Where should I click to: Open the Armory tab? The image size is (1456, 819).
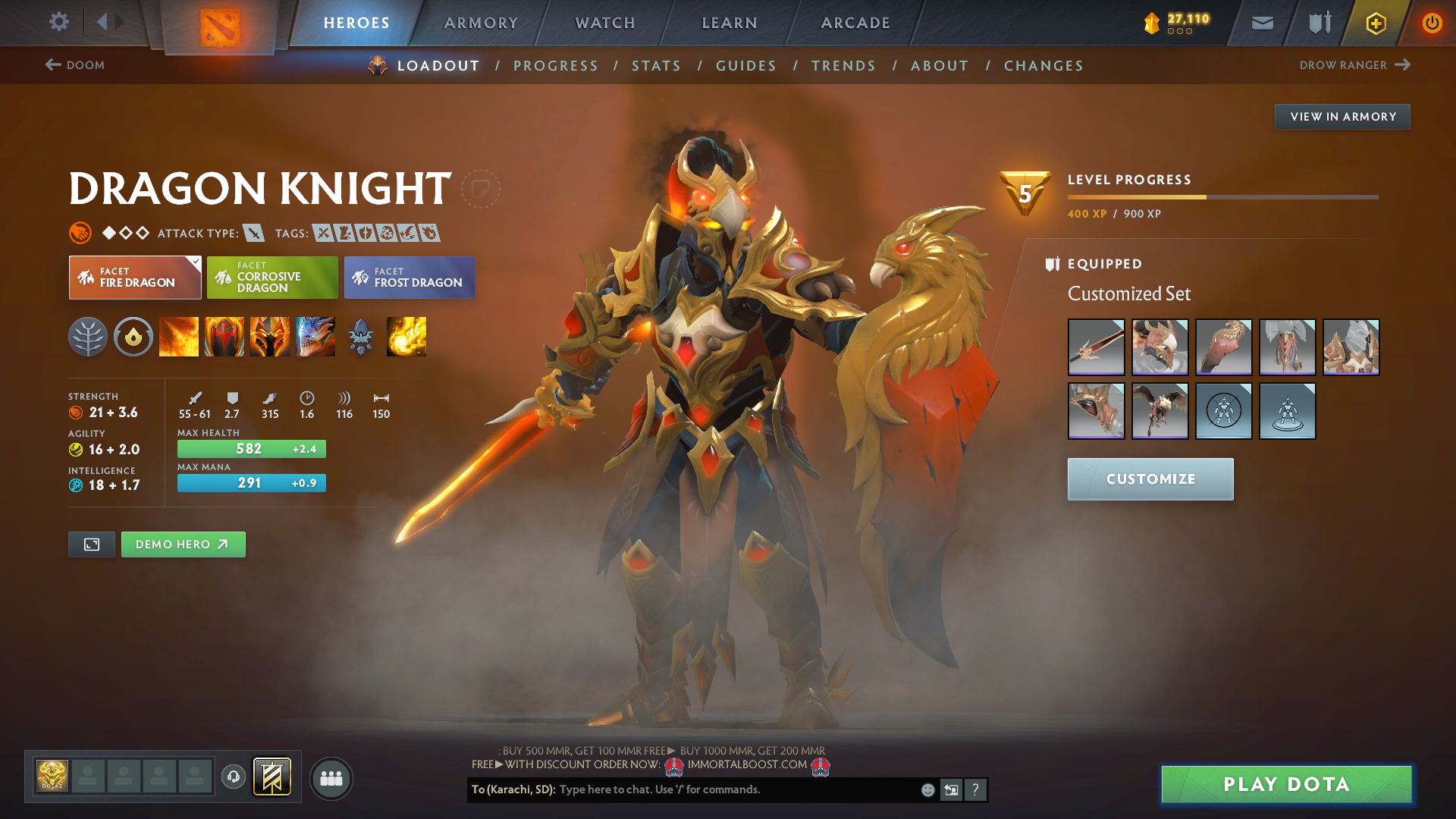click(481, 23)
